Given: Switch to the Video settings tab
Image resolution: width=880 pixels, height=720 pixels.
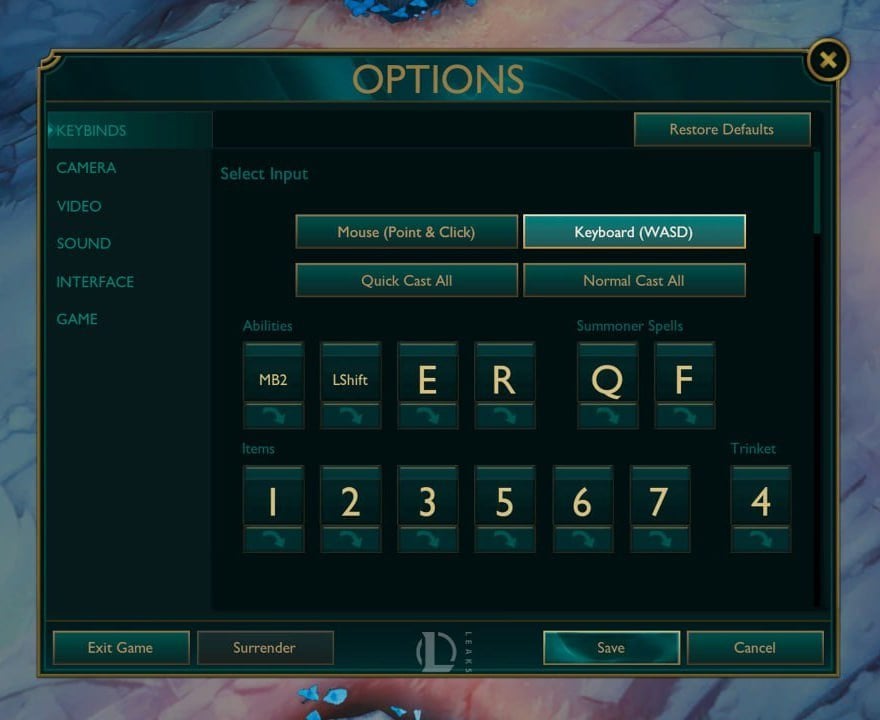Looking at the screenshot, I should (79, 206).
